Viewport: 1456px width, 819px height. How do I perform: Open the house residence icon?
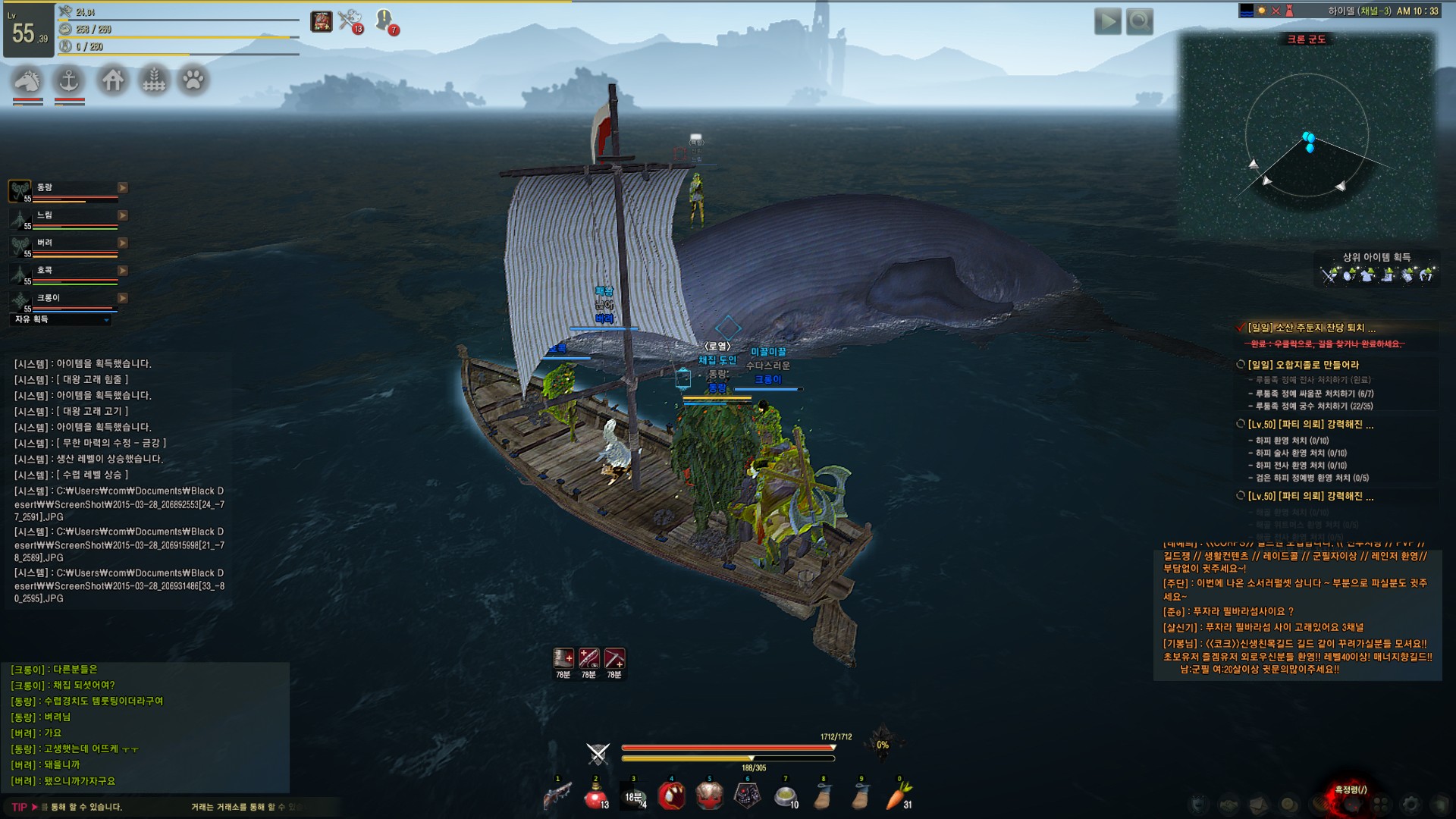click(x=113, y=80)
